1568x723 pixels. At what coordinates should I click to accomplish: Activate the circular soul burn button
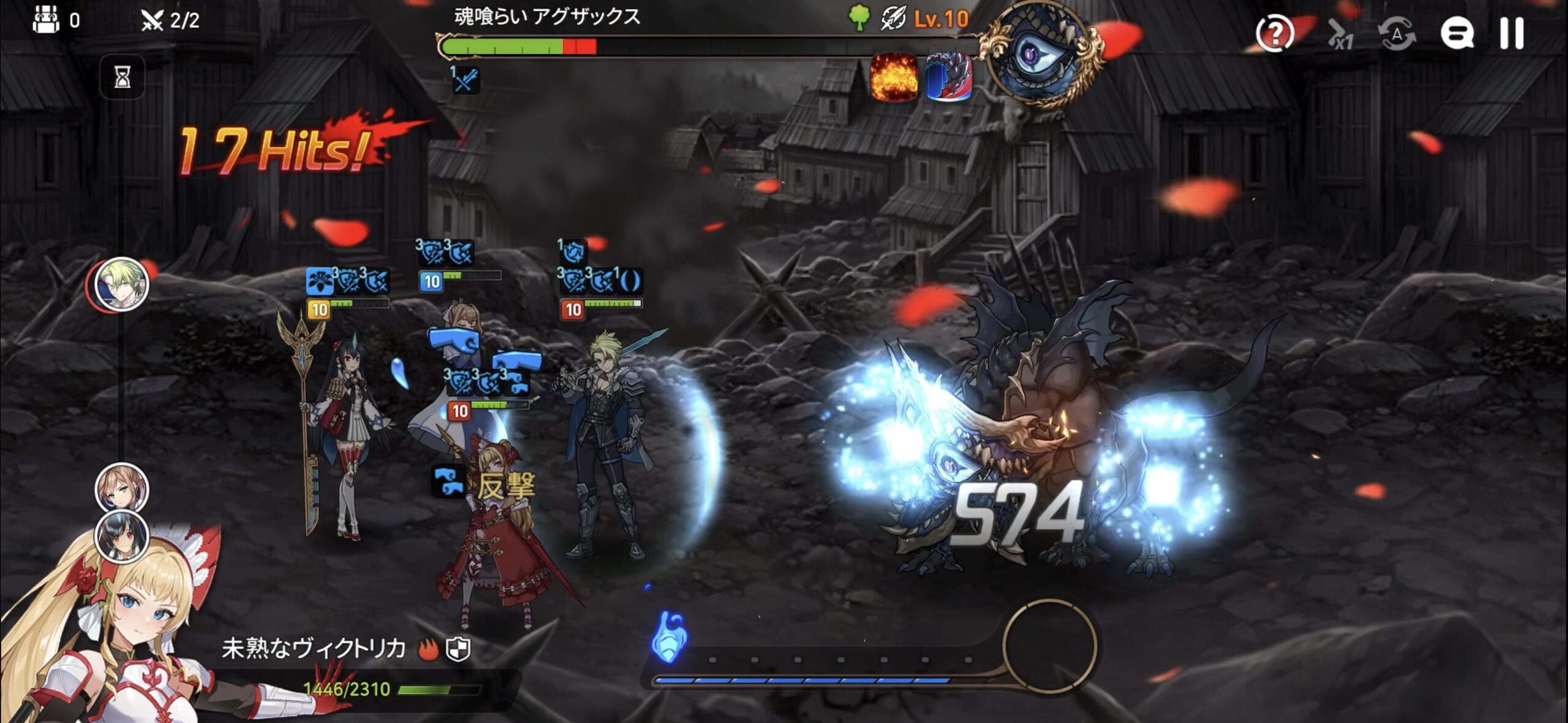tap(1050, 646)
